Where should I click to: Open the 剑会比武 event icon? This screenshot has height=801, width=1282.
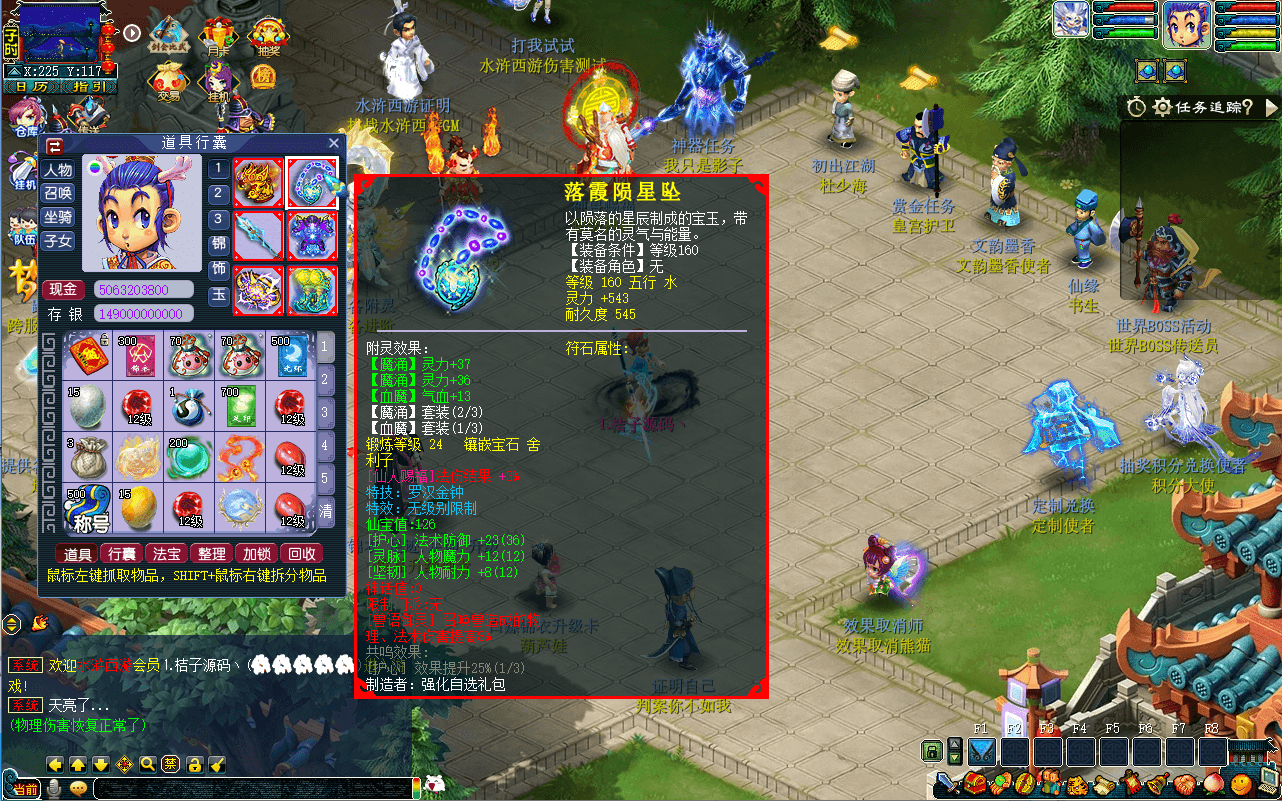click(x=170, y=31)
